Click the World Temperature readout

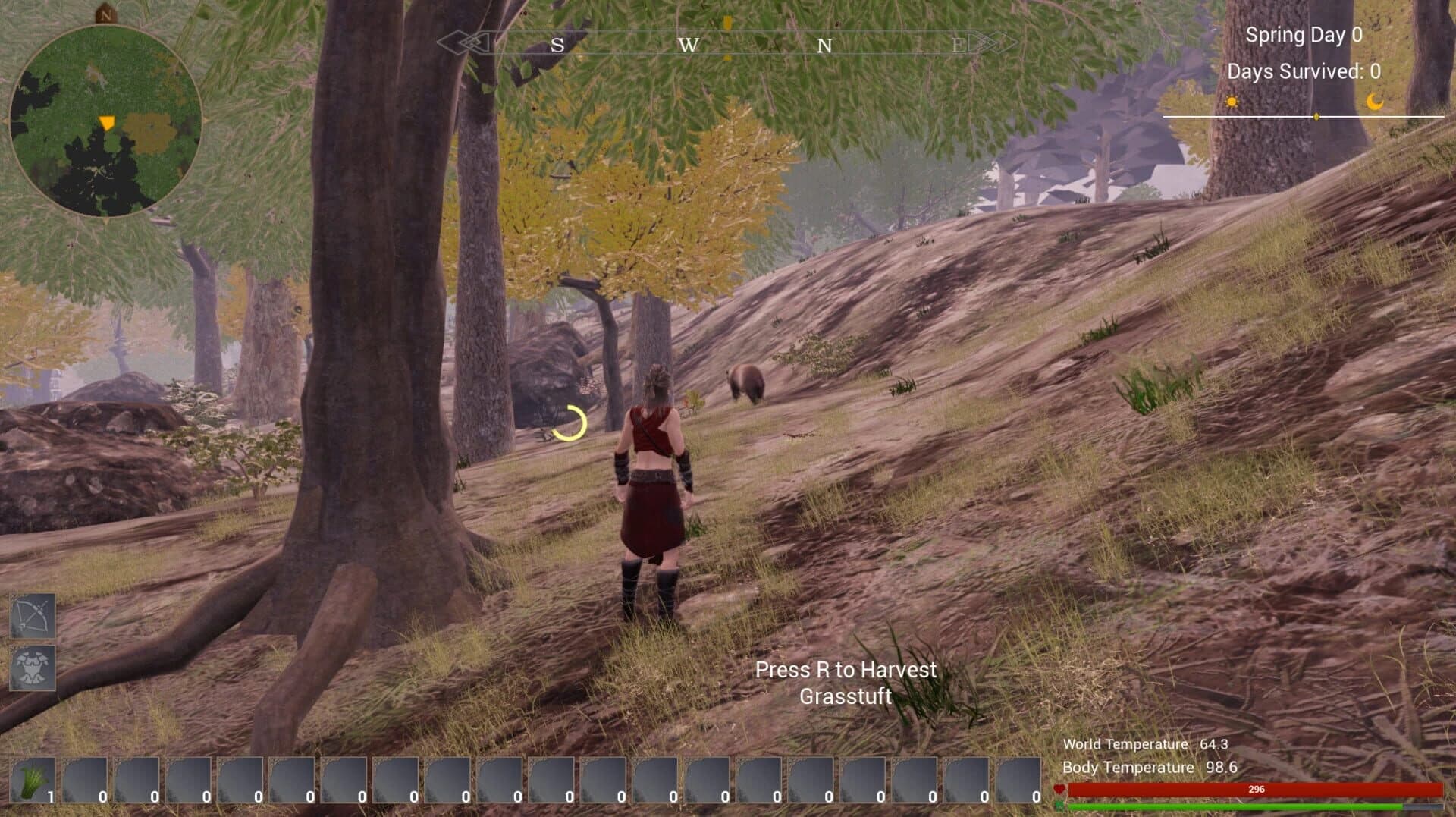point(1146,744)
